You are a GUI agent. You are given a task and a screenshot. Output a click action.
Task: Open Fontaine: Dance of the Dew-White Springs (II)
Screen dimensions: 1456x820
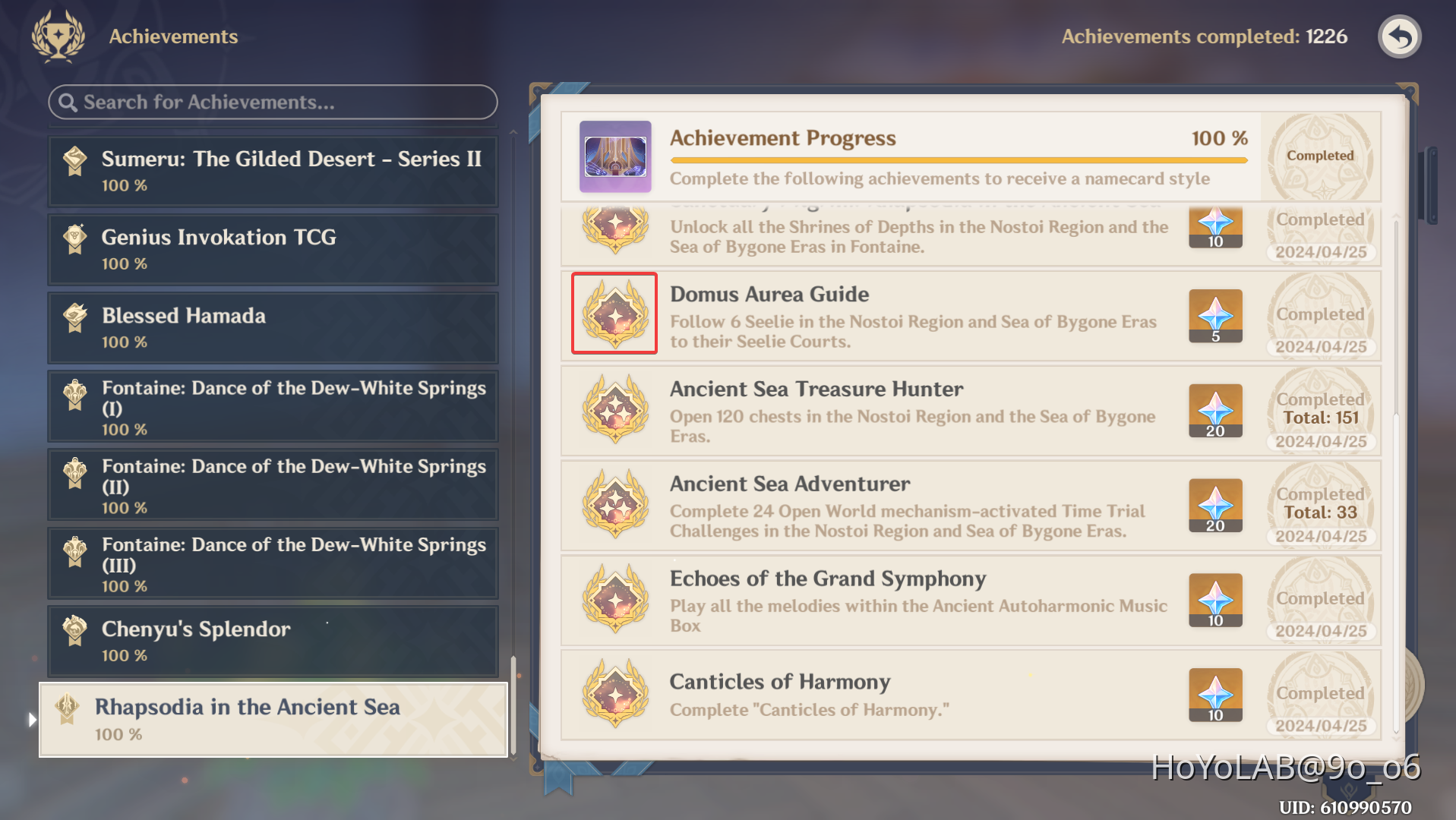coord(272,484)
